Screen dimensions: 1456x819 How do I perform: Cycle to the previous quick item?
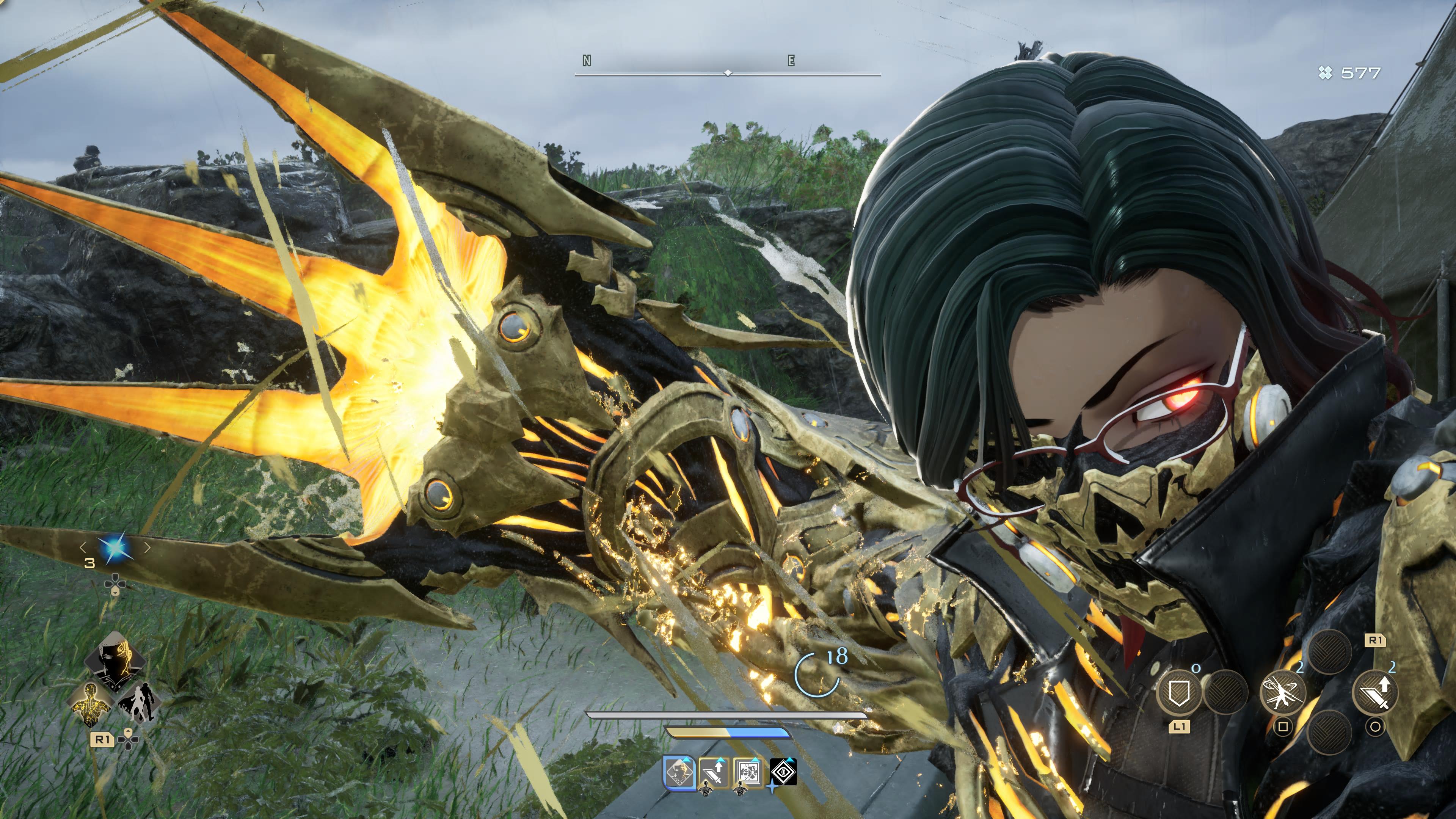pos(83,547)
